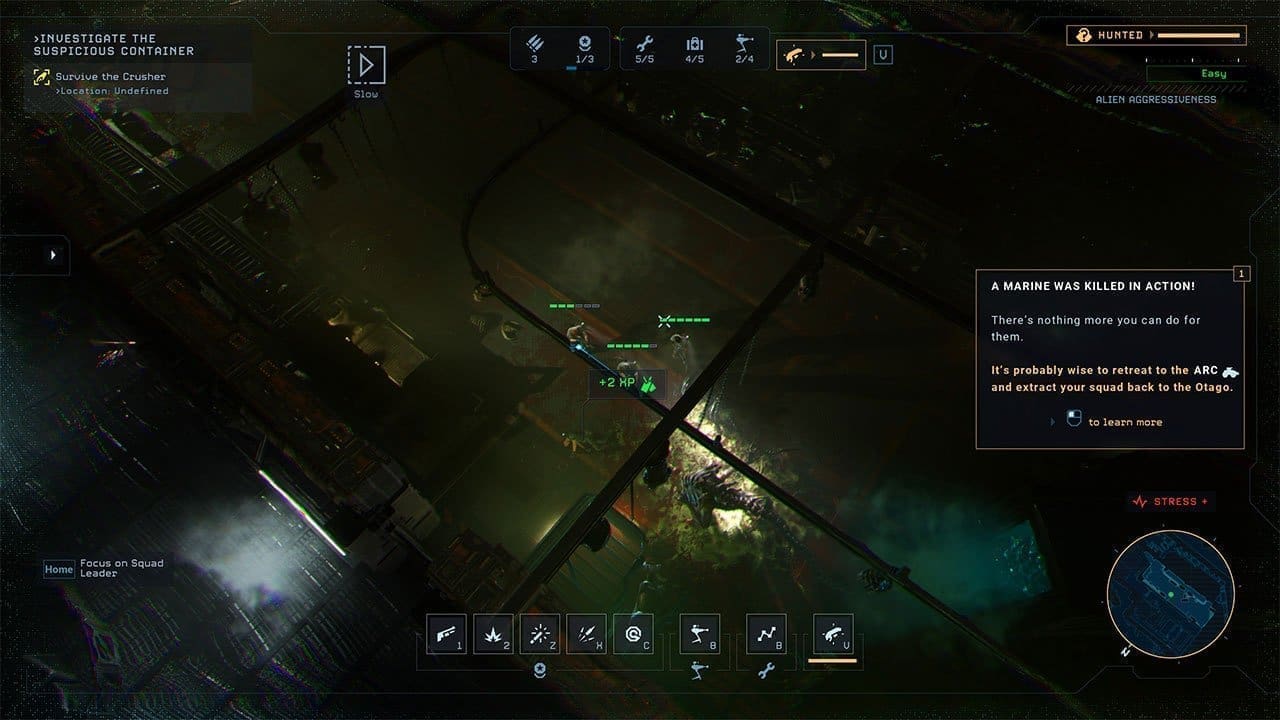Click the deploy stance icon bound to B
The height and width of the screenshot is (720, 1280).
pyautogui.click(x=699, y=633)
